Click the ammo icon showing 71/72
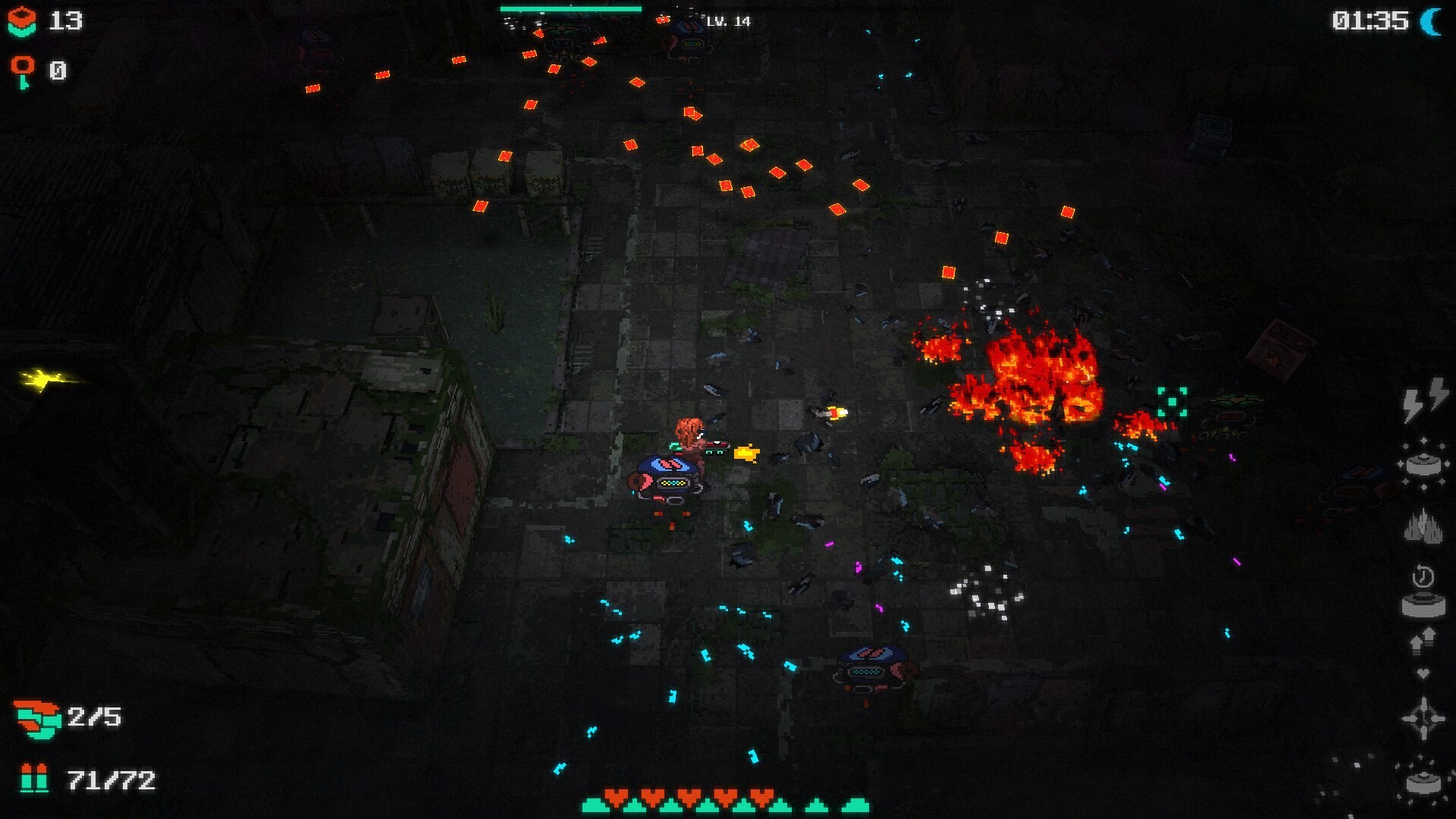Image resolution: width=1456 pixels, height=819 pixels. (34, 777)
